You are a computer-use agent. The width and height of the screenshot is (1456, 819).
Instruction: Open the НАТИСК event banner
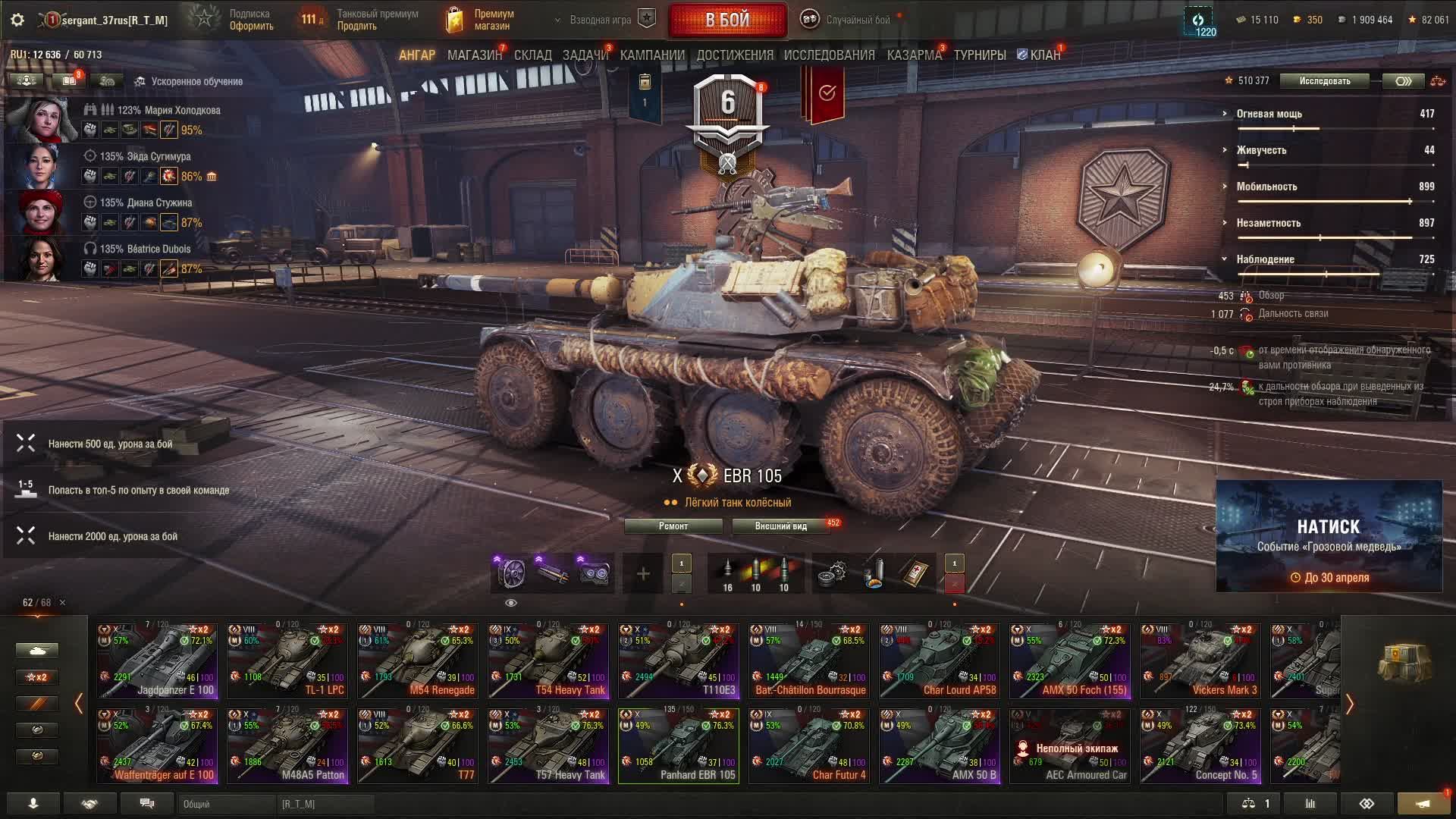tap(1329, 535)
